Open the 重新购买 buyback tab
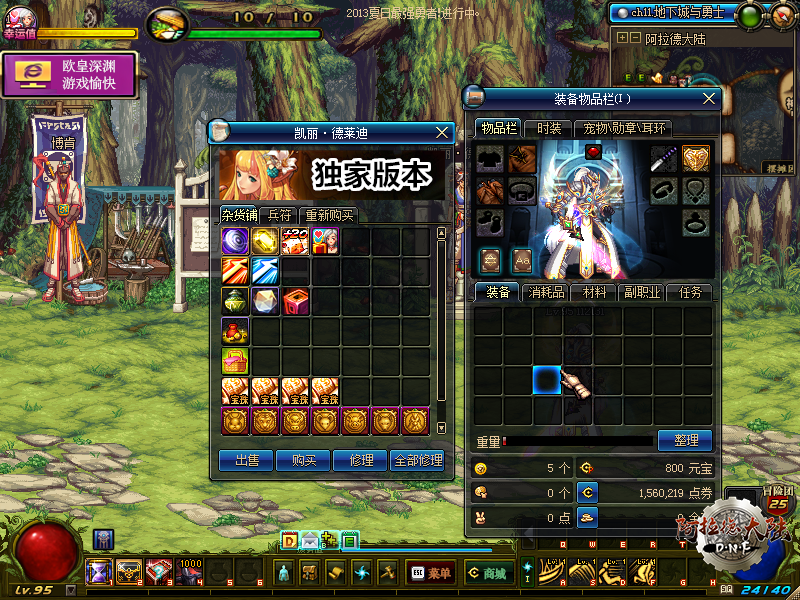 (329, 215)
